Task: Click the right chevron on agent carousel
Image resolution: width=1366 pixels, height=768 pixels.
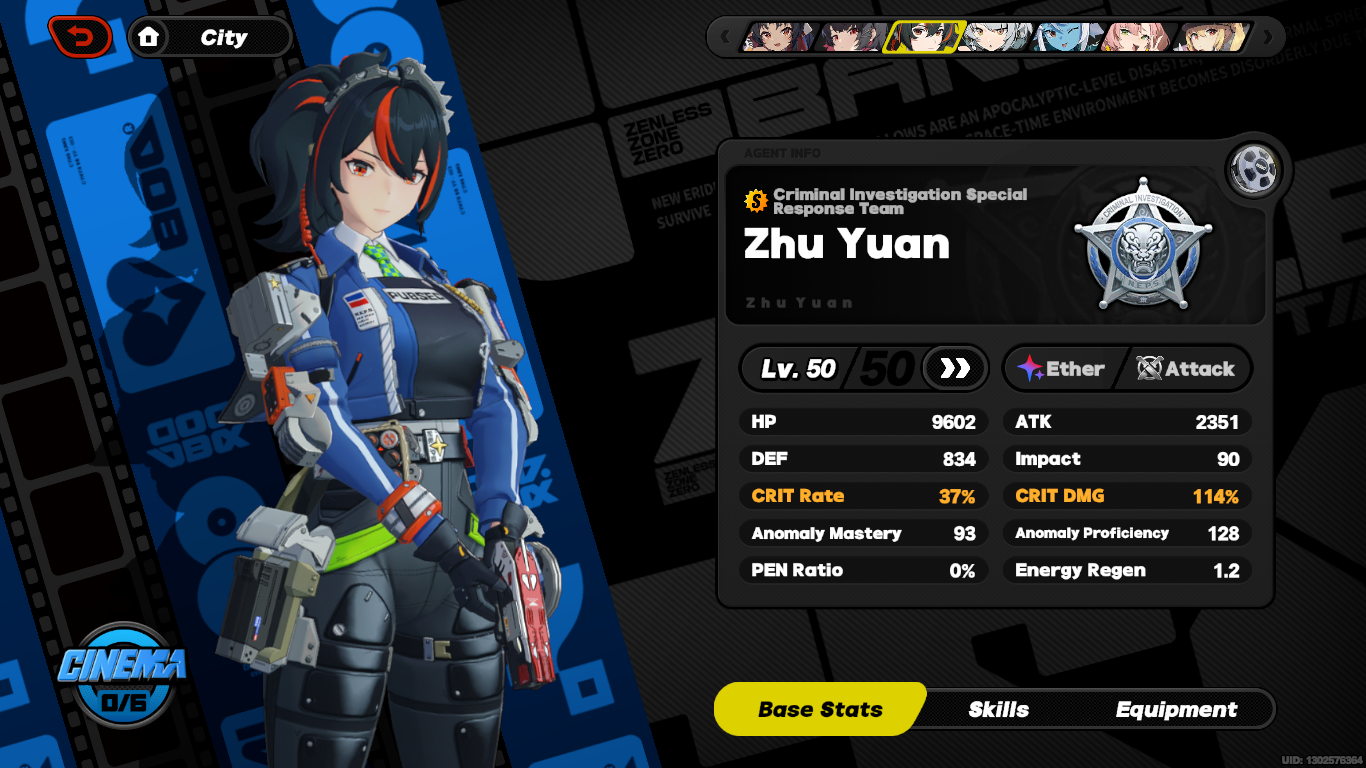Action: coord(1267,36)
